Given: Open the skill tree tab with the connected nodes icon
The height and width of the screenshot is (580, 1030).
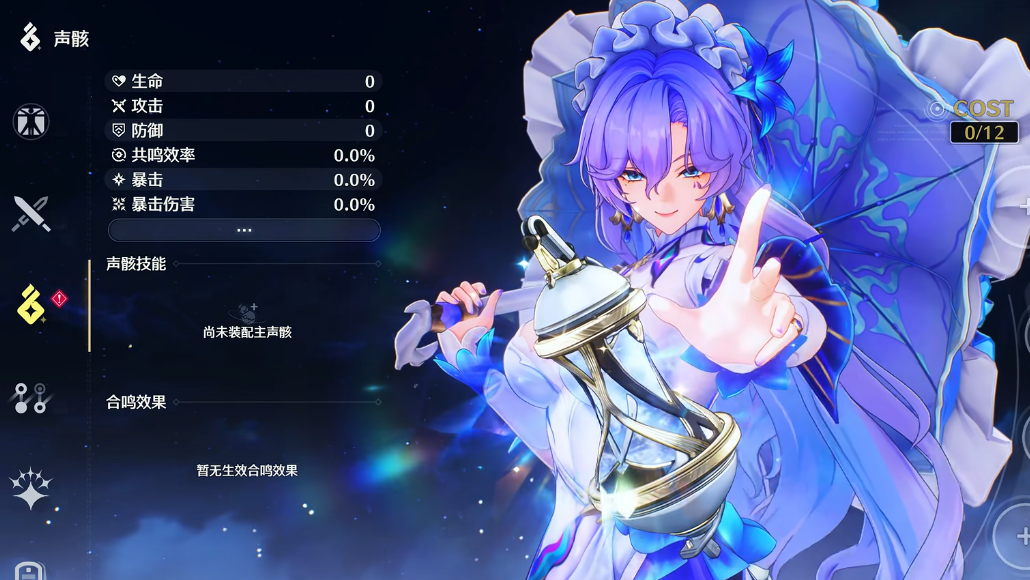Looking at the screenshot, I should pos(30,397).
